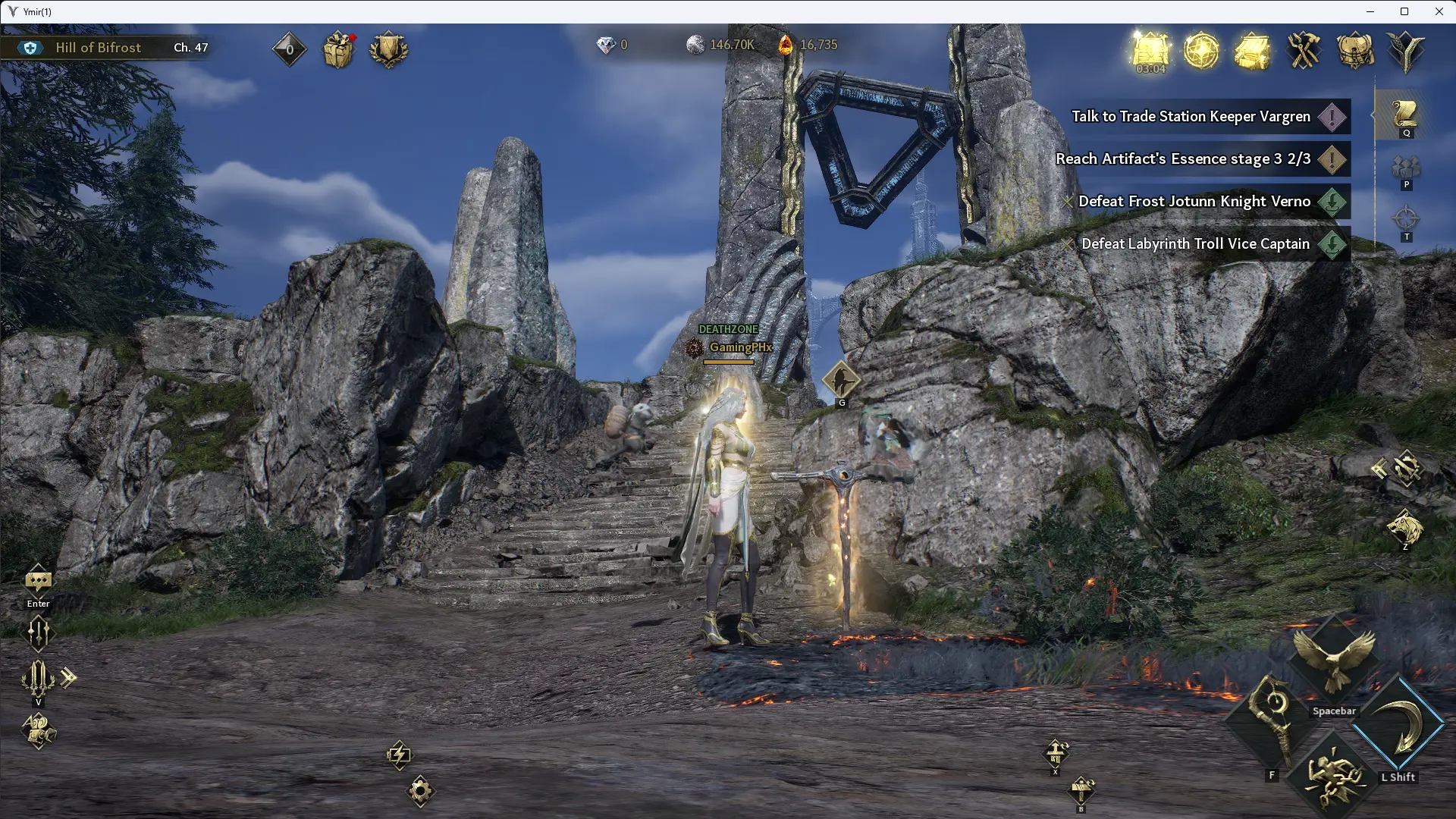Track the Reach Artifact's Essence stage 3 quest
Image resolution: width=1456 pixels, height=819 pixels.
tap(1182, 159)
